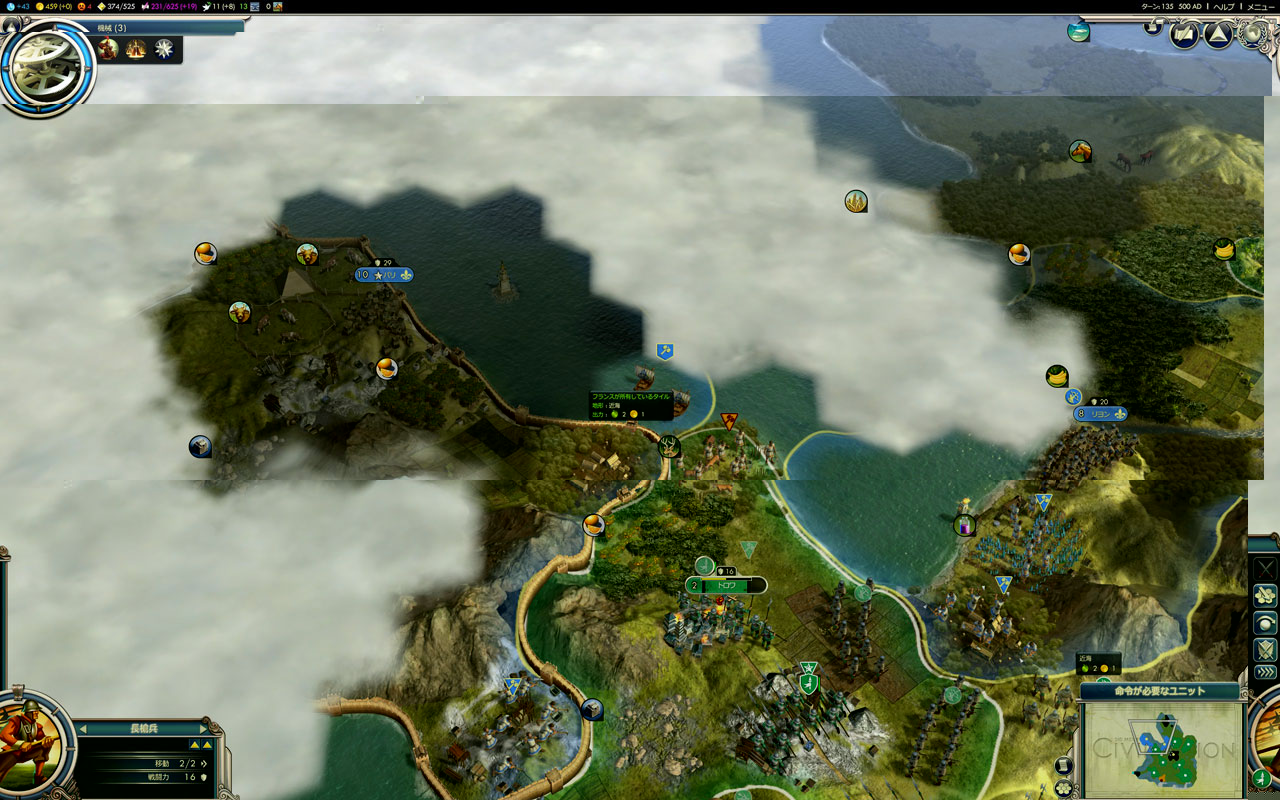Image resolution: width=1280 pixels, height=800 pixels.
Task: Select the Lyon city banner
Action: pos(1100,413)
